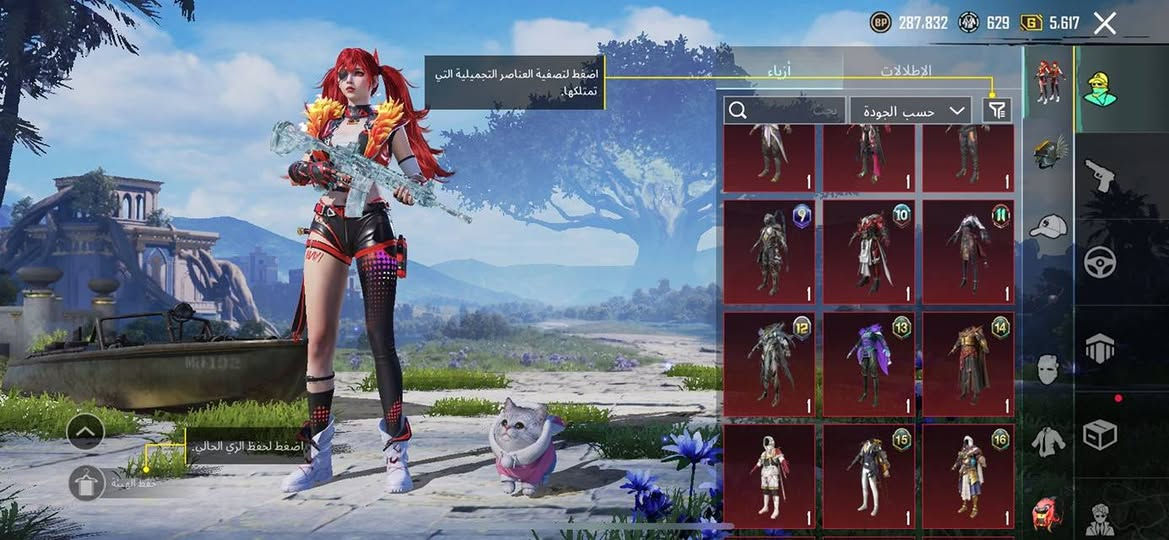Choose the outfit with badge 16

coord(967,476)
